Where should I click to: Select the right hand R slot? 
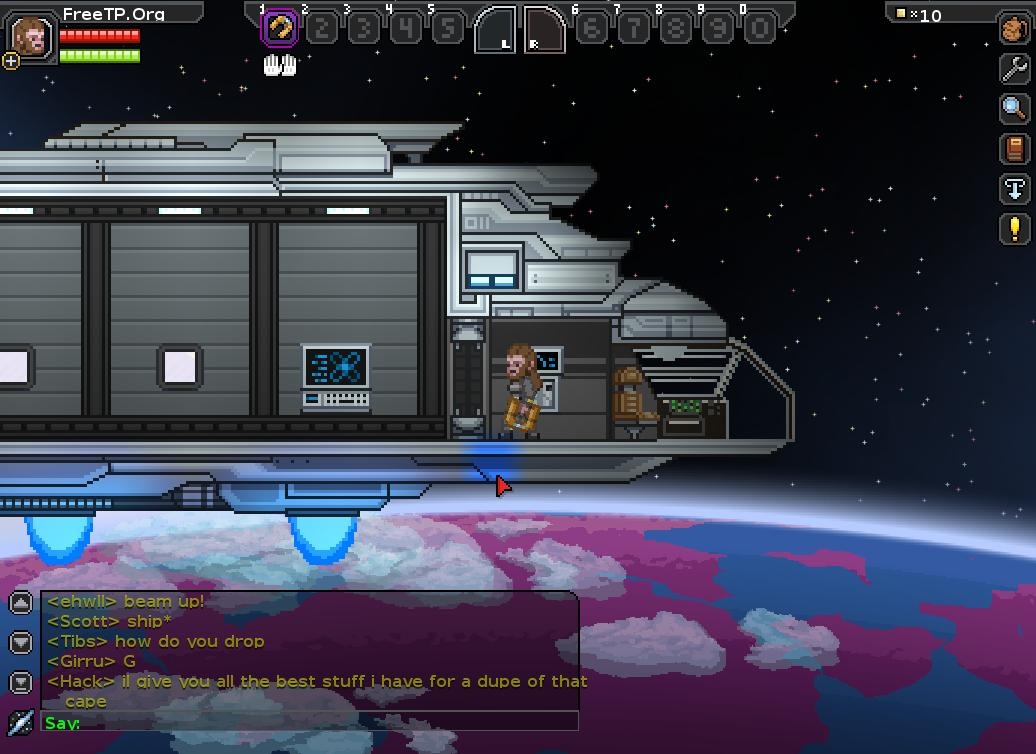(545, 30)
